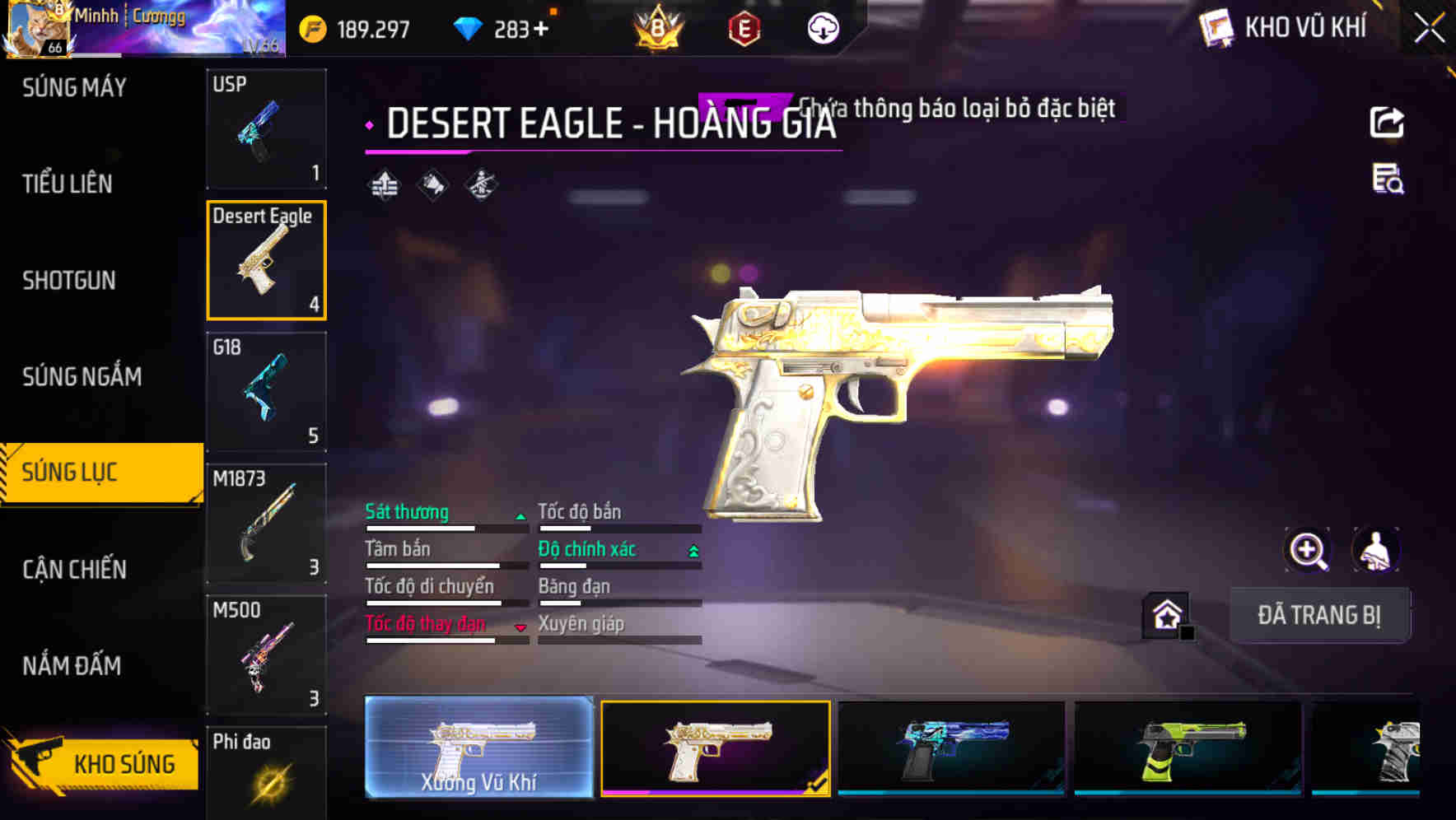Screen dimensions: 1456x820
Task: Select the Desert Eagle in the weapon list
Action: 267,259
